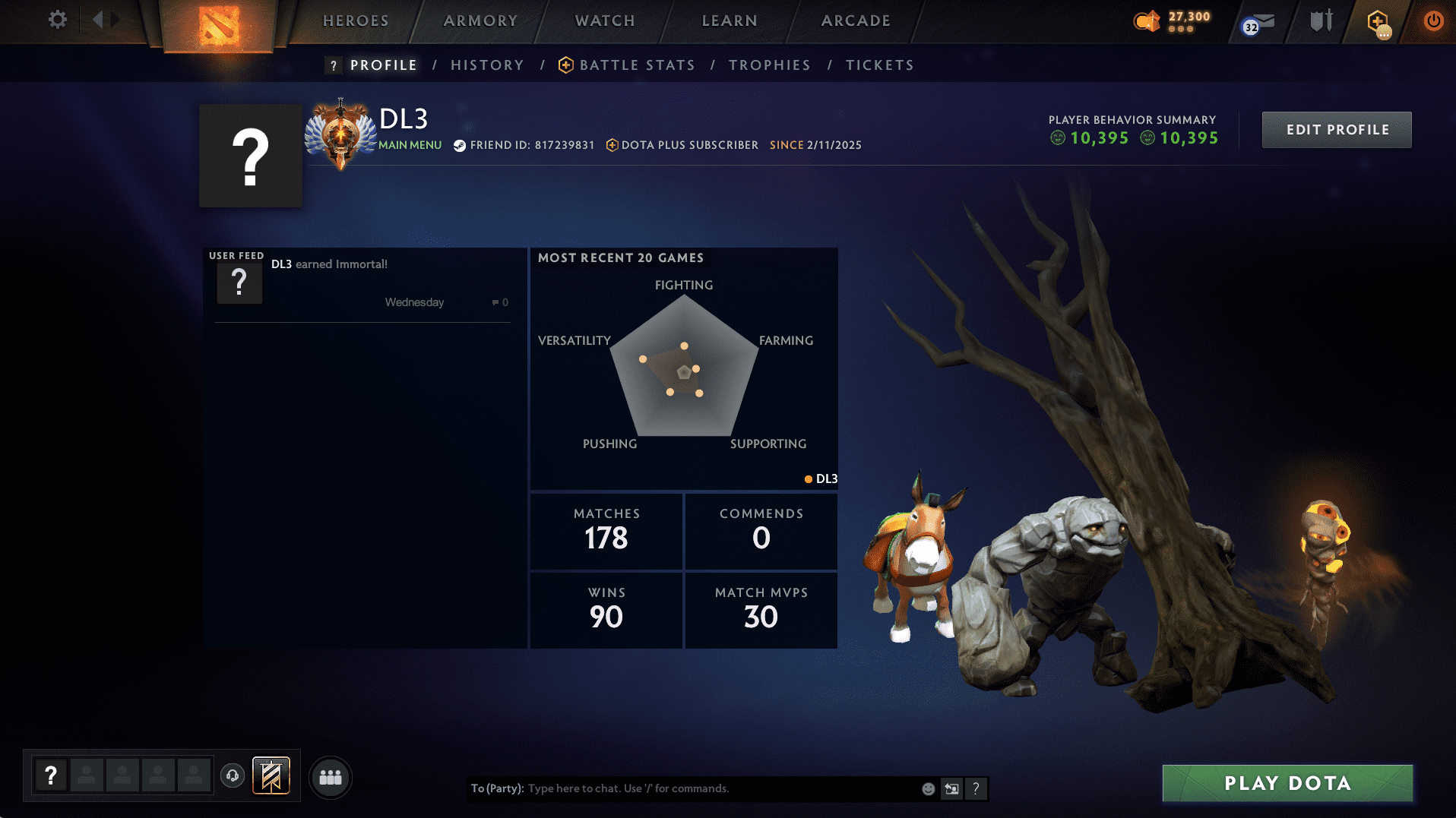Click the screenshot share icon beside chat
This screenshot has height=818, width=1456.
click(x=951, y=788)
